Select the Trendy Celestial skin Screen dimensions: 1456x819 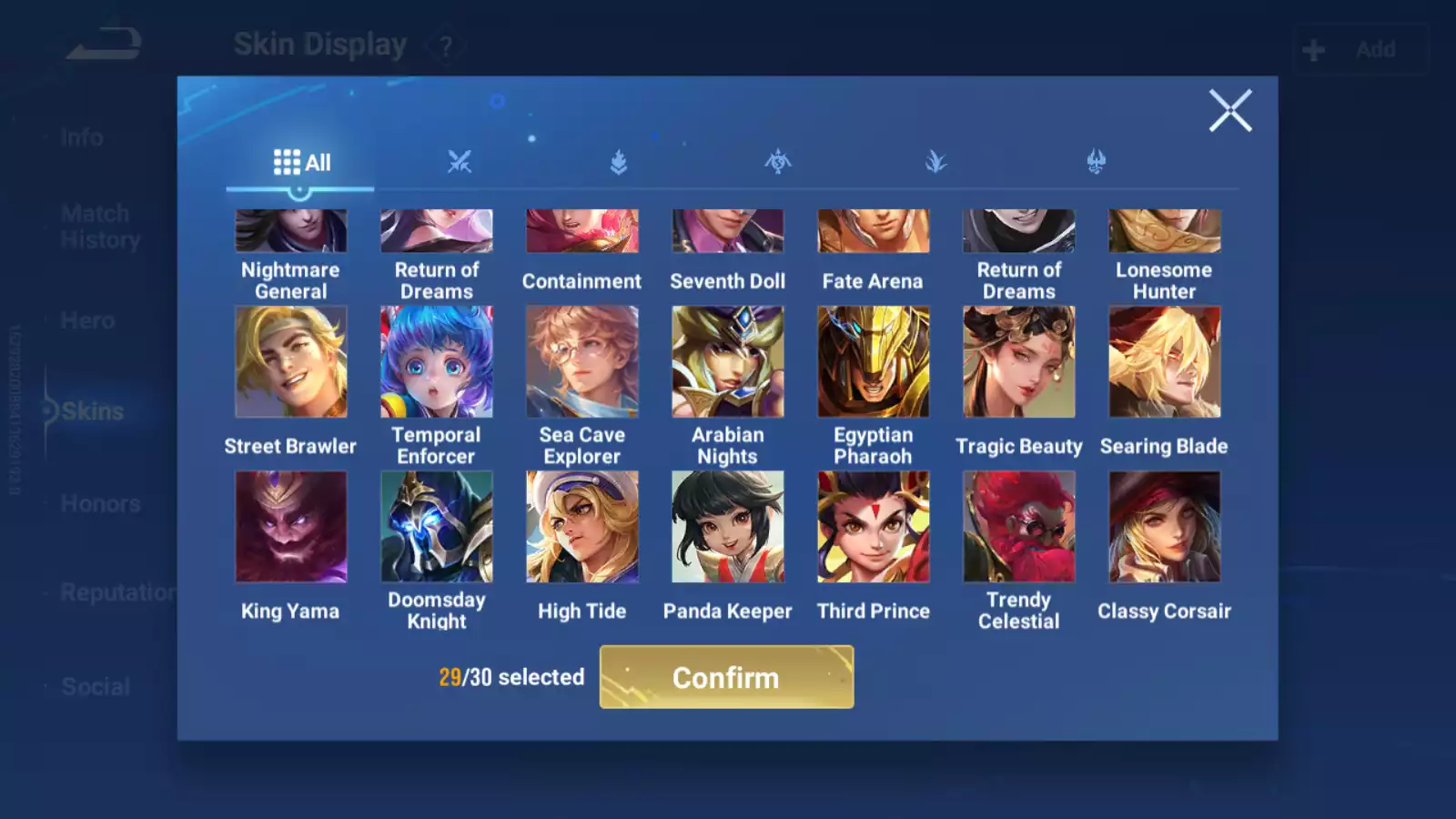point(1018,527)
